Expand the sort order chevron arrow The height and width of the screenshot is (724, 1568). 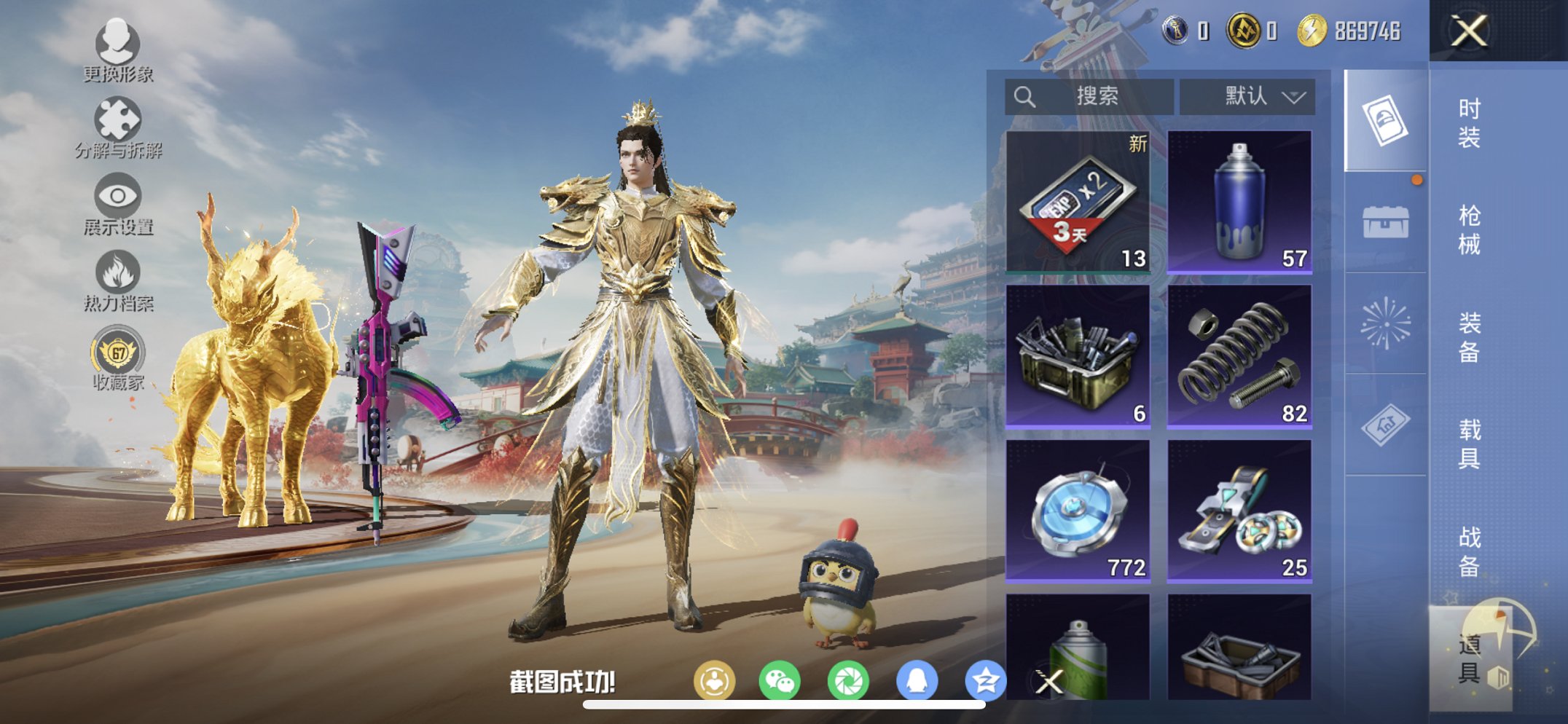tap(1295, 97)
